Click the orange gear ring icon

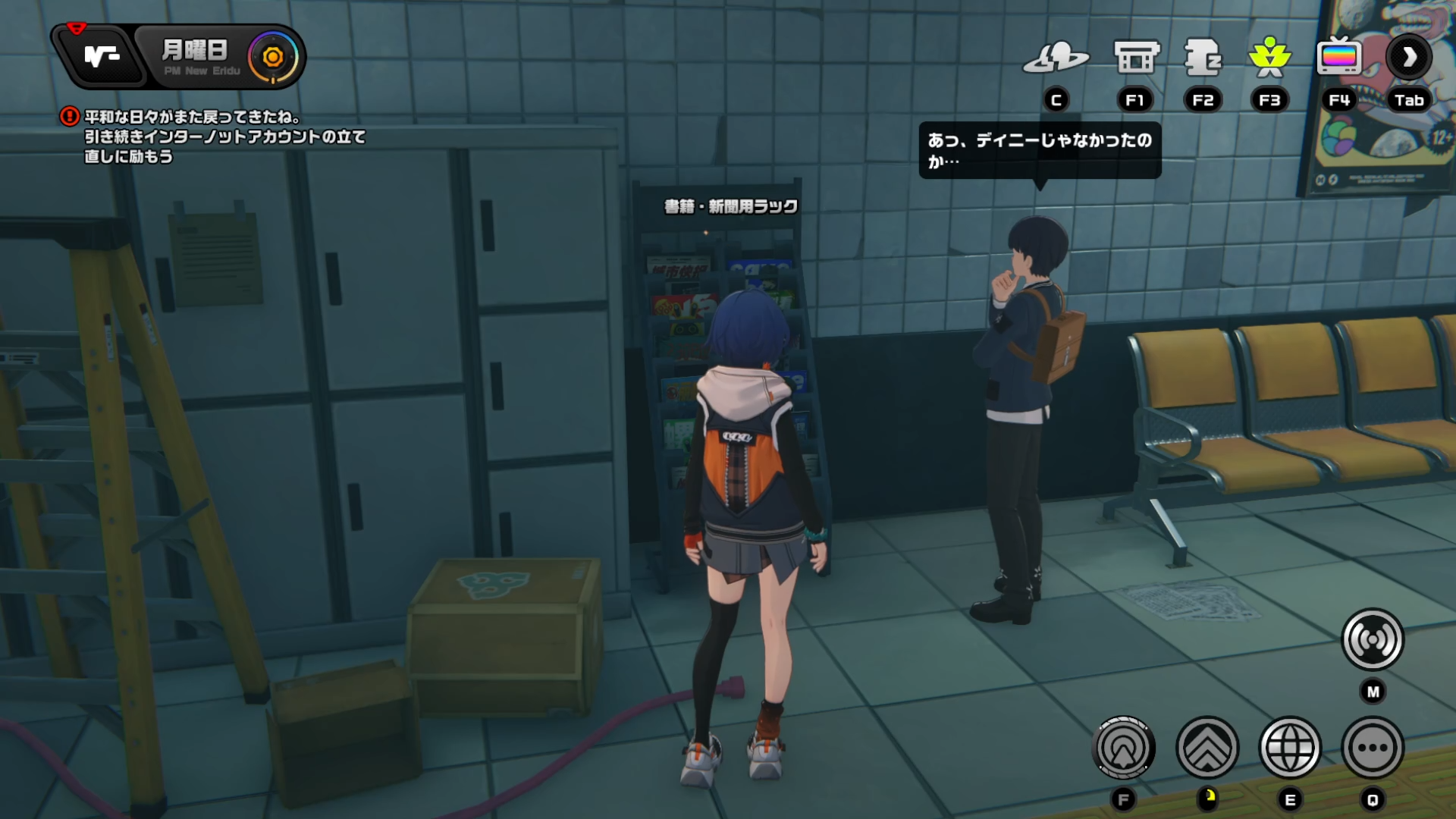click(x=273, y=56)
